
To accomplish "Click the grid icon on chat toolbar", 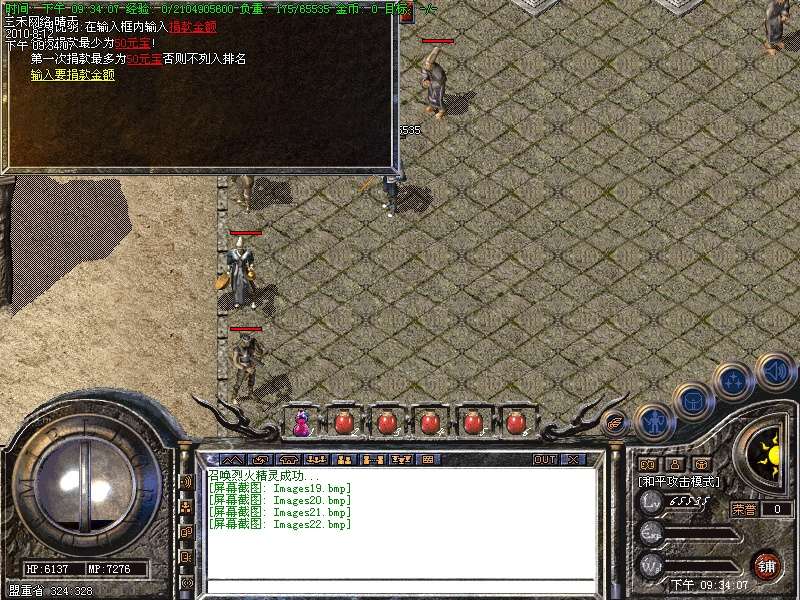I will (x=428, y=459).
